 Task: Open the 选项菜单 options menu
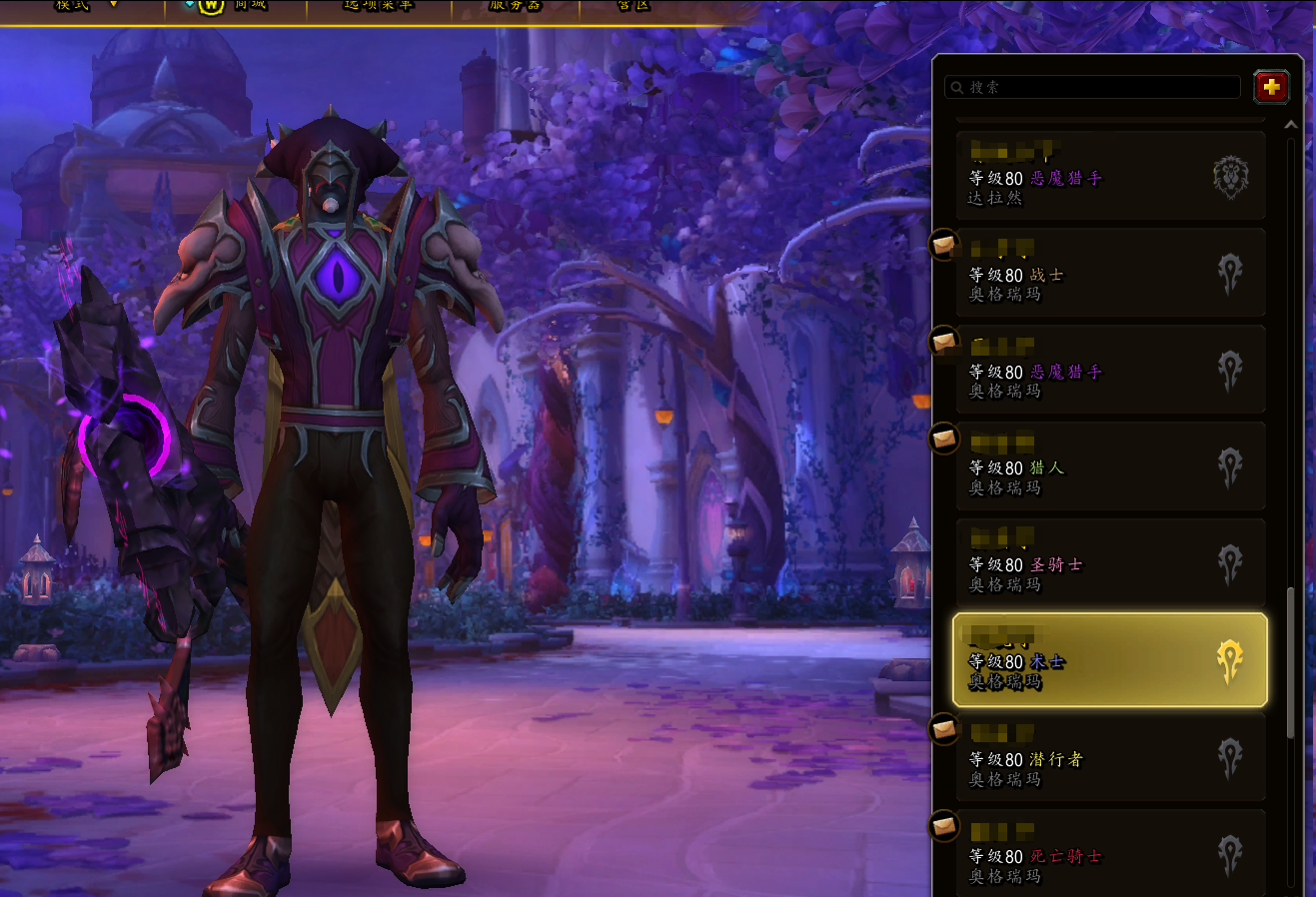[x=378, y=5]
